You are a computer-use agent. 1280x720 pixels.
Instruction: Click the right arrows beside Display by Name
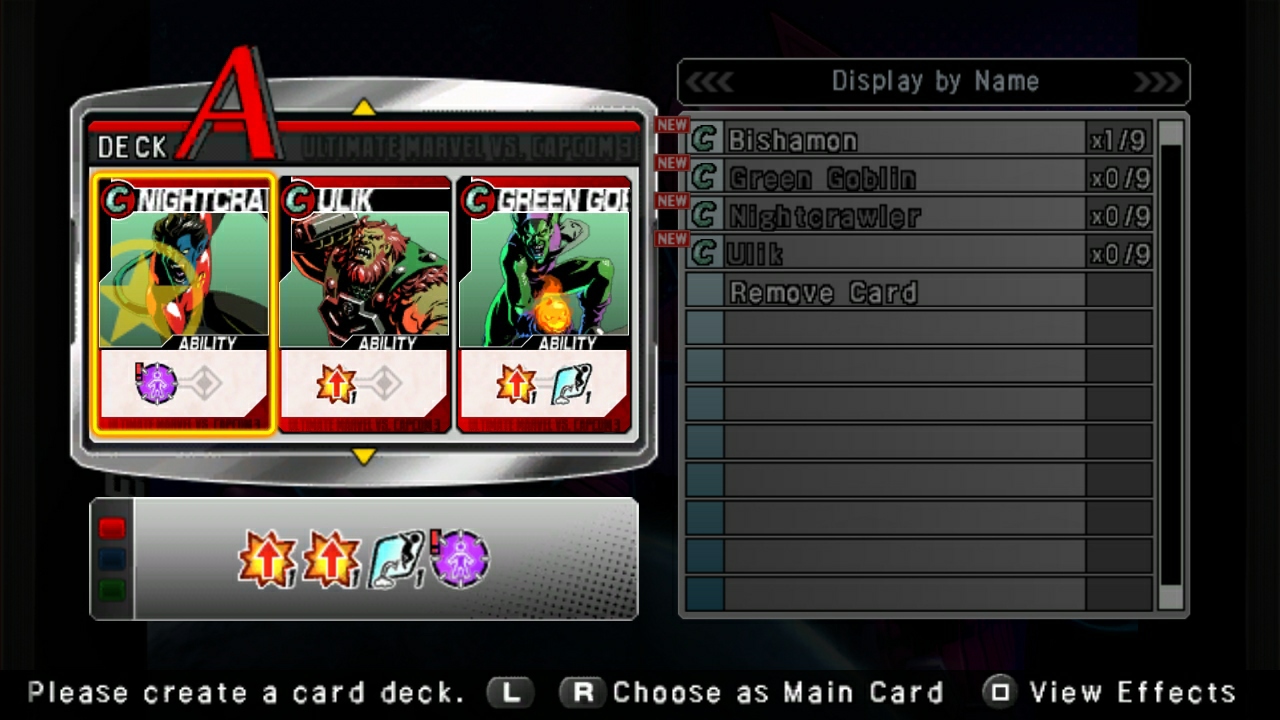1158,81
